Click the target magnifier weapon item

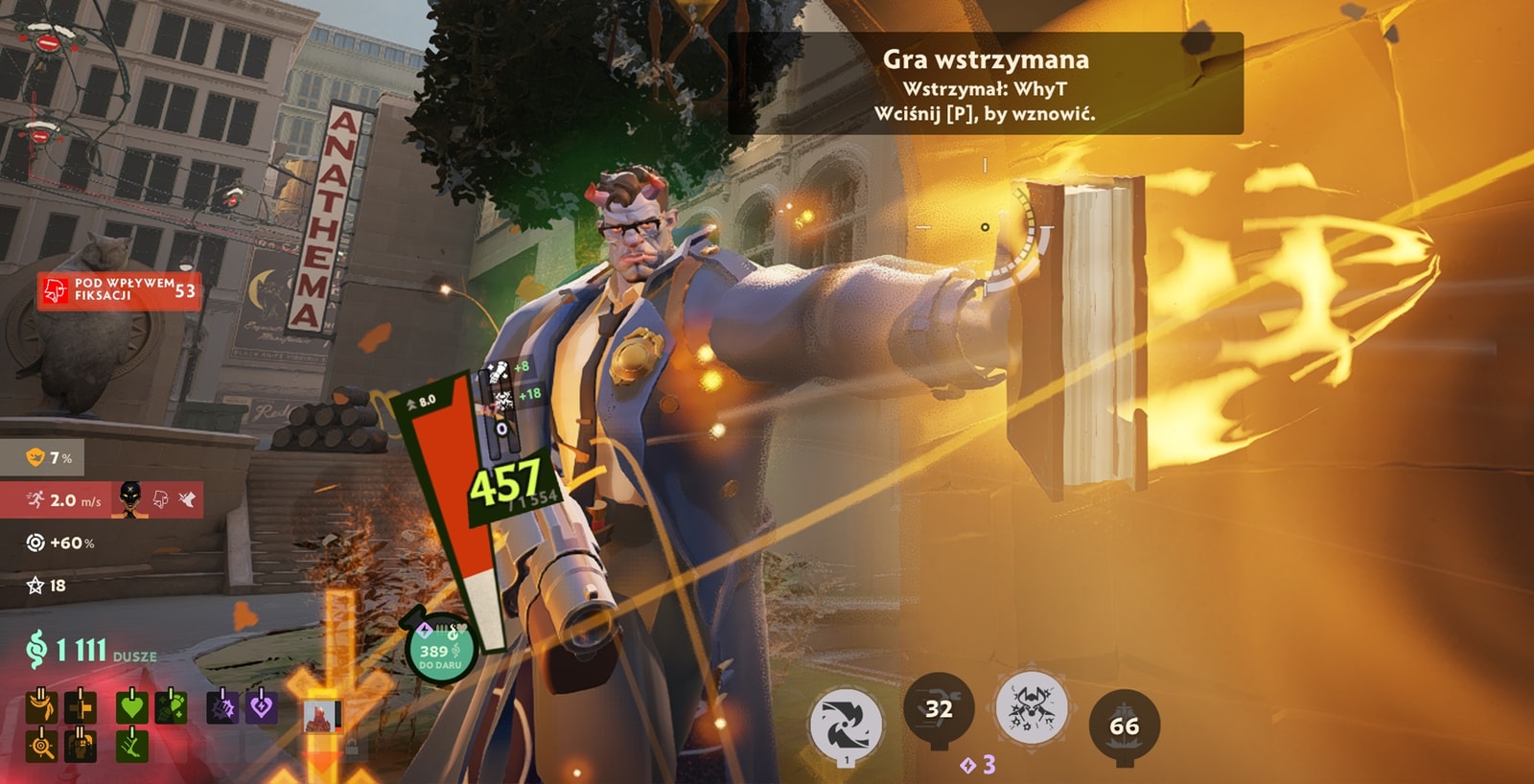41,745
